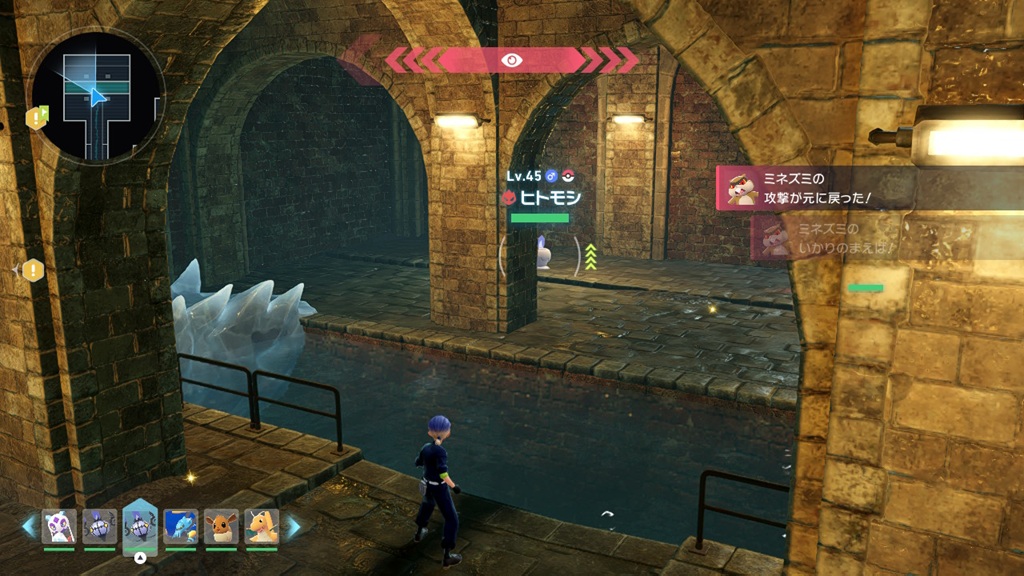Click the flagged quest marker on minimap edge
Screen dimensions: 1024x576
(x=38, y=118)
